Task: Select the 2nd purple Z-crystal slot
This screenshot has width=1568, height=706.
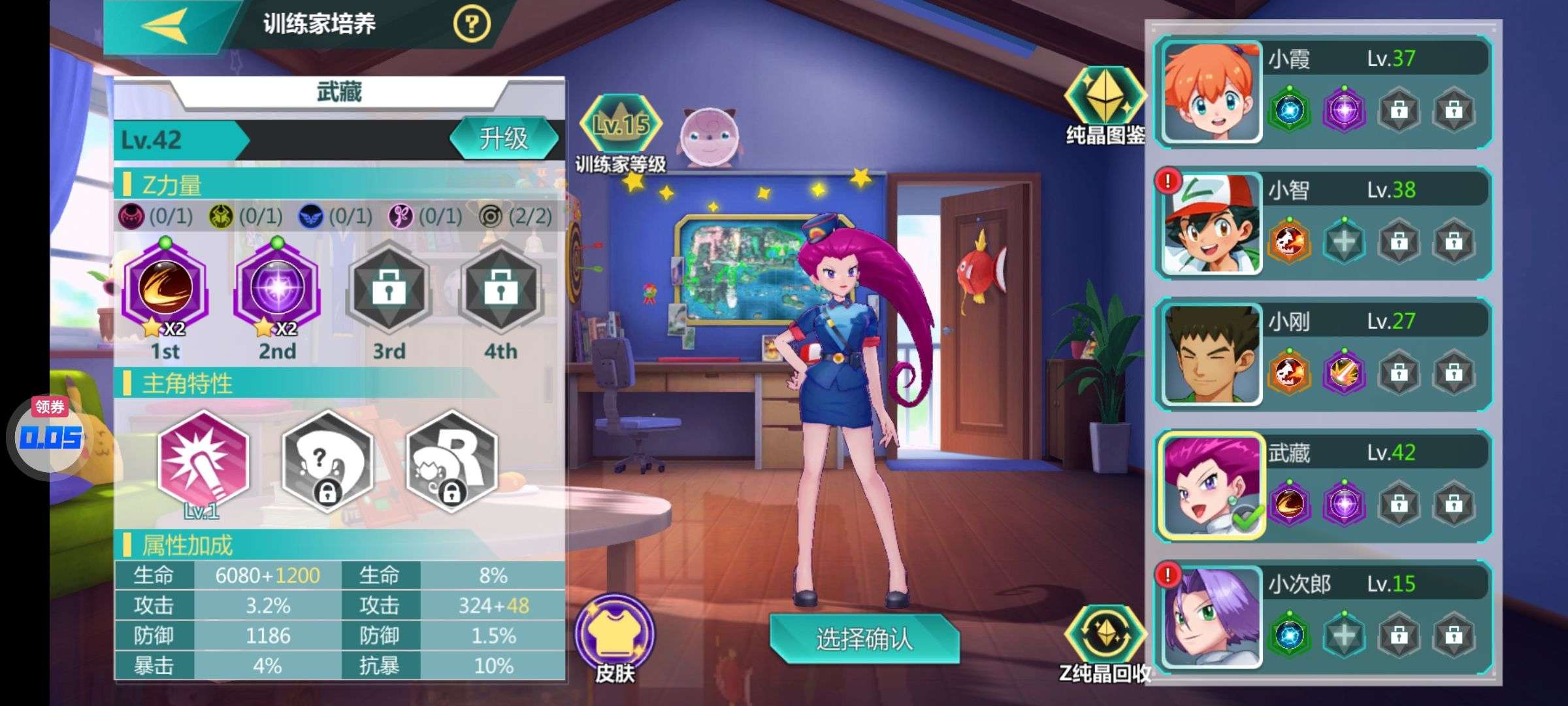Action: click(277, 289)
